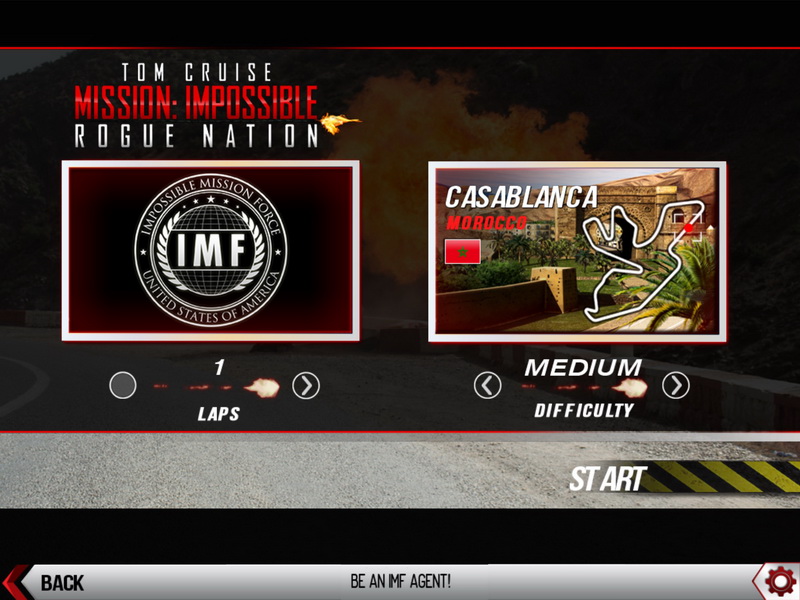Lower the difficulty with the left arrow
The width and height of the screenshot is (800, 600).
pyautogui.click(x=487, y=385)
